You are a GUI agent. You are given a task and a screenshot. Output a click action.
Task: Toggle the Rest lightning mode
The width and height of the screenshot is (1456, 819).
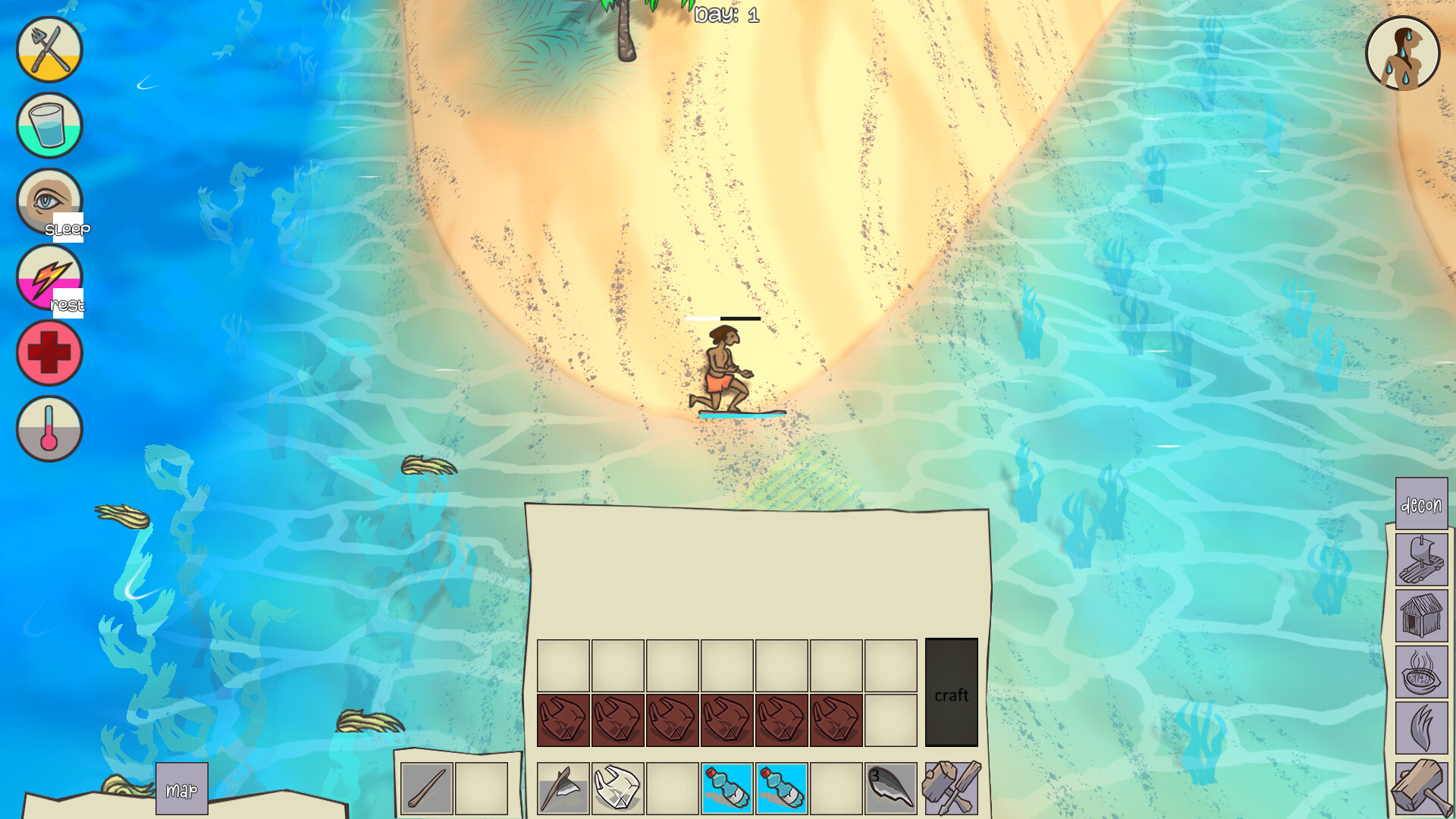[48, 277]
